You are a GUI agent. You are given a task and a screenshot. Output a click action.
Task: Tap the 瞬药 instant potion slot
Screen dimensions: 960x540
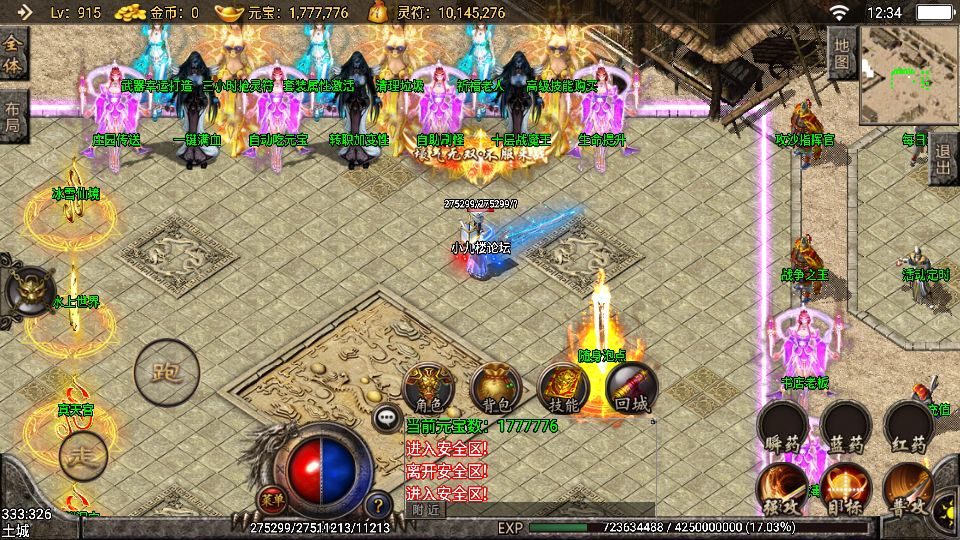point(783,428)
